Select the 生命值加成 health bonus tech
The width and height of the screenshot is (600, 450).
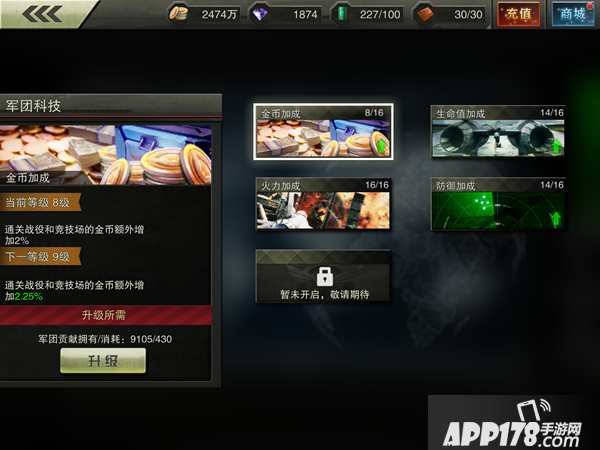coord(498,132)
